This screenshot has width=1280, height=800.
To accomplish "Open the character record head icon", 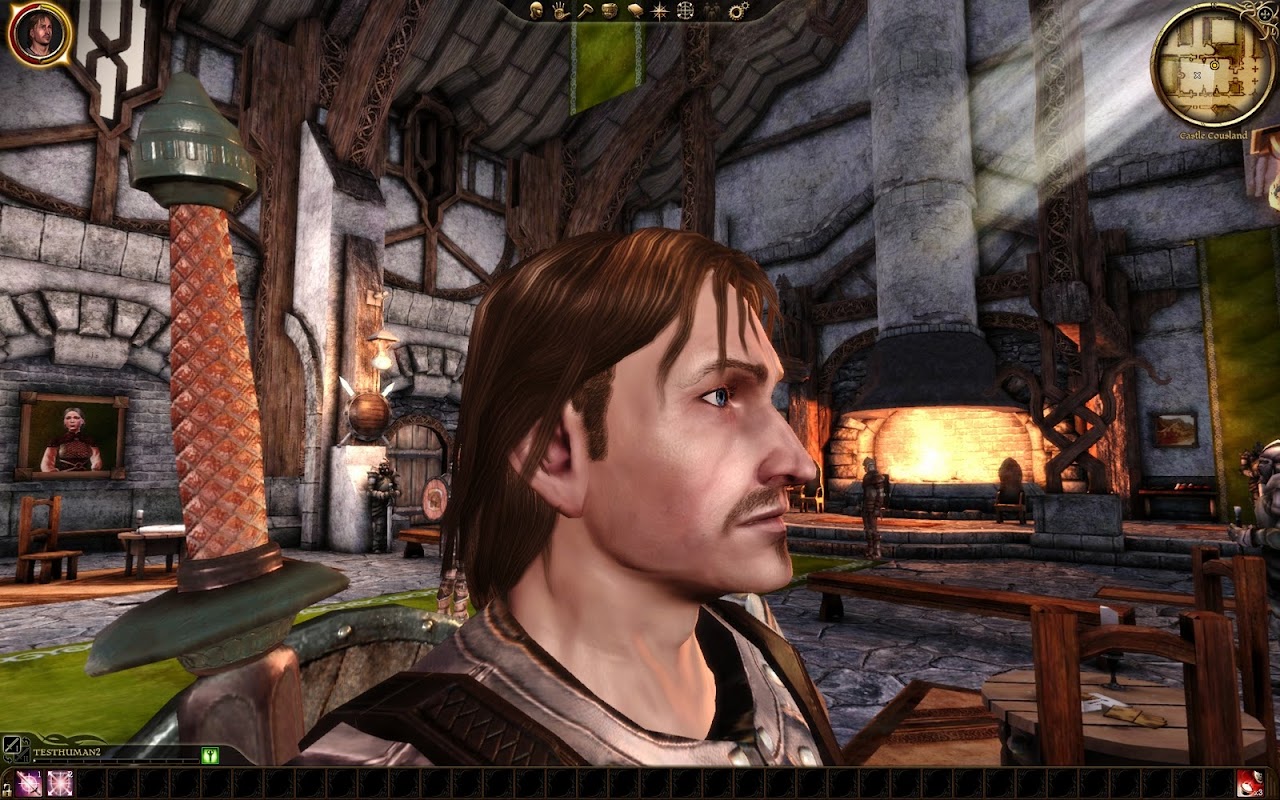I will click(536, 11).
